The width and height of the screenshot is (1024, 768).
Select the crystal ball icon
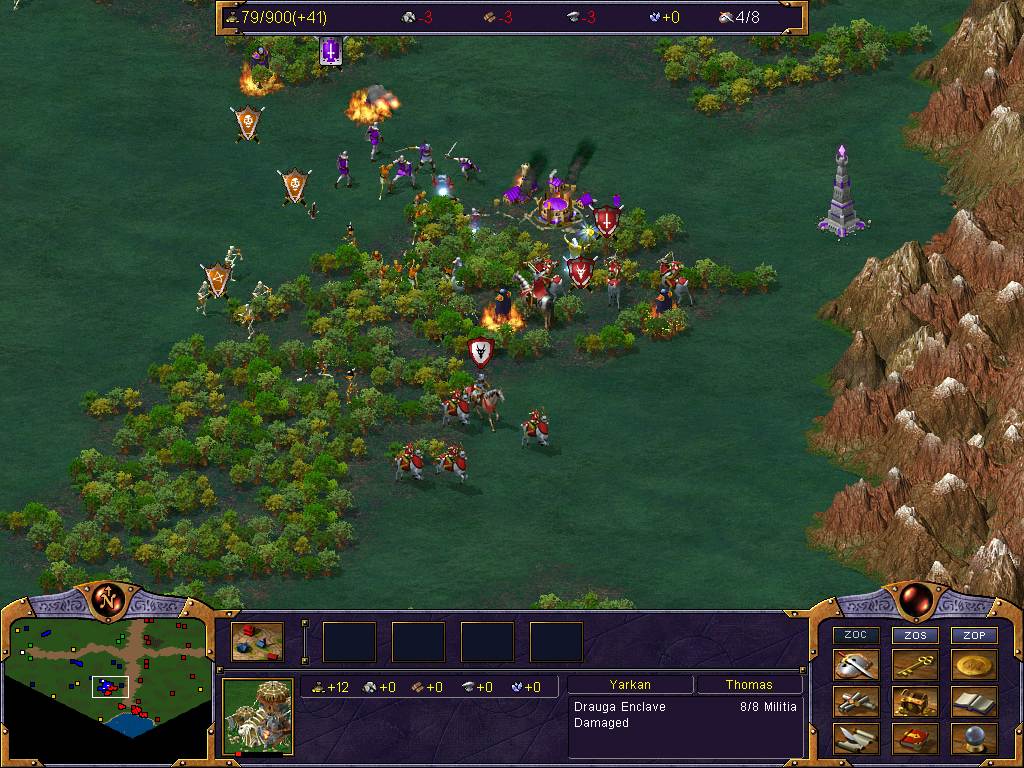[975, 739]
